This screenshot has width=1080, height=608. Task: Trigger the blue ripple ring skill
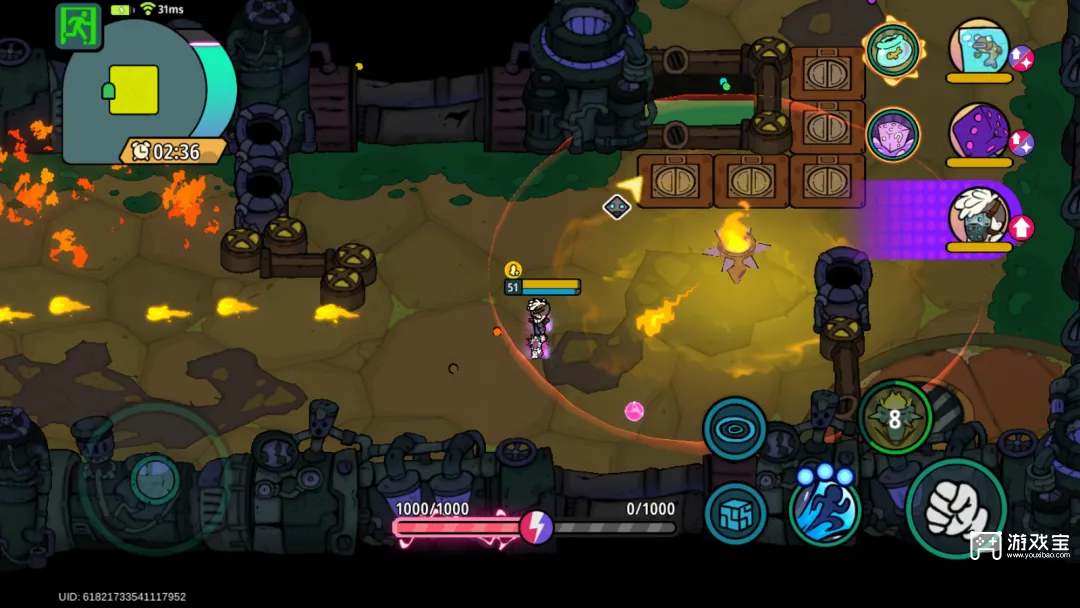(x=735, y=429)
